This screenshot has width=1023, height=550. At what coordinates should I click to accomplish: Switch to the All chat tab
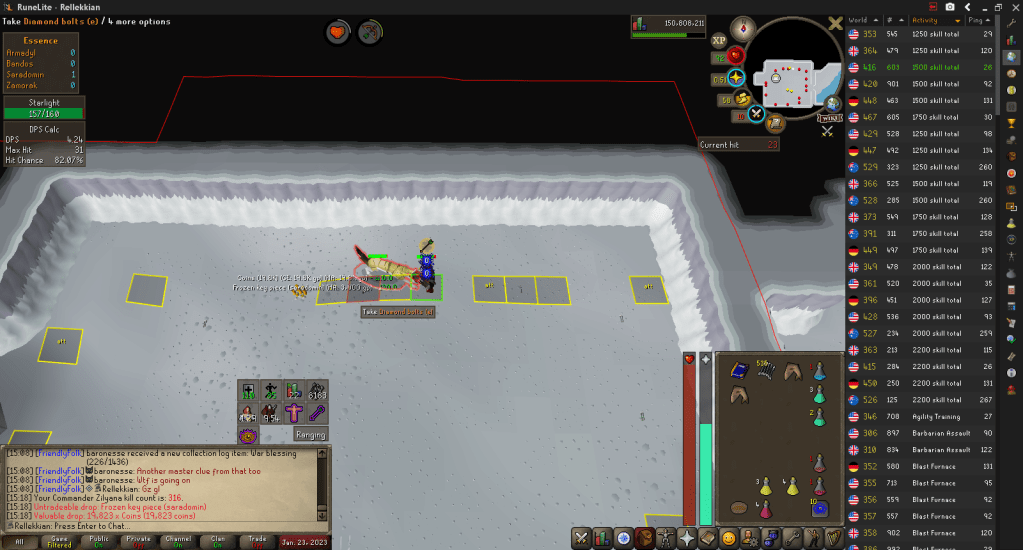coord(19,541)
